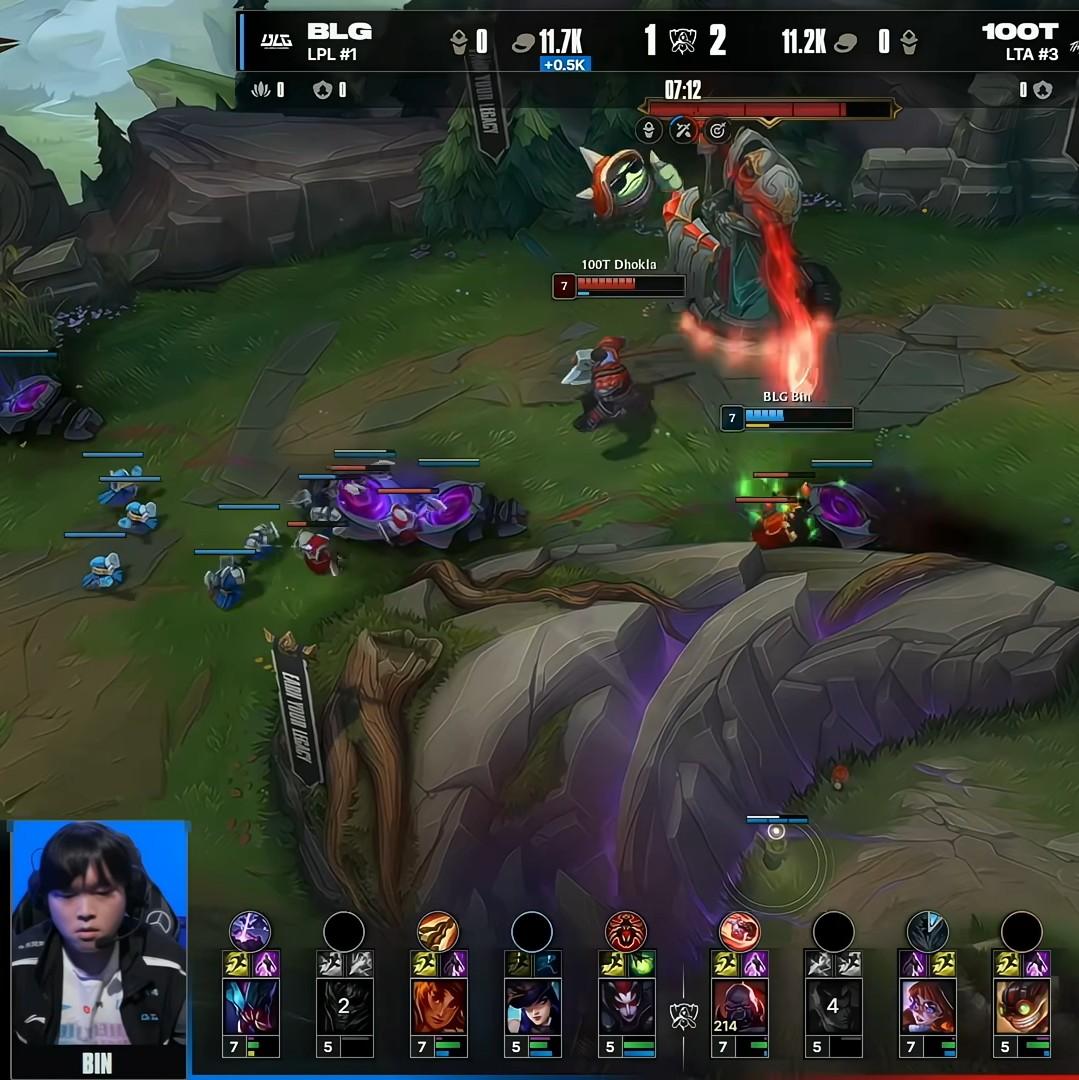Select the red-haired champion with glasses

coord(927,1006)
